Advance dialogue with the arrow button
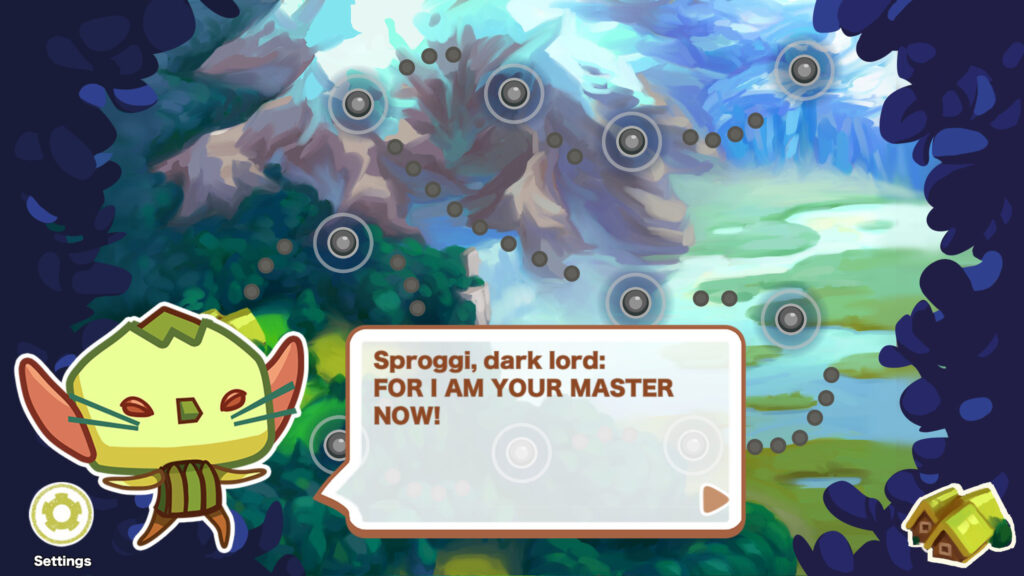The image size is (1024, 576). (713, 499)
